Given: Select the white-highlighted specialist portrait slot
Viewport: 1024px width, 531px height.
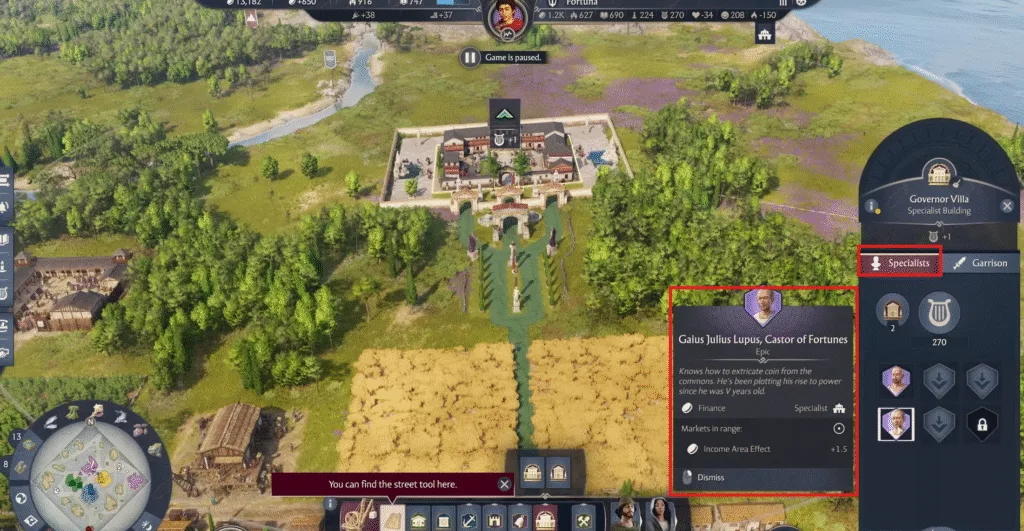Looking at the screenshot, I should tap(896, 424).
